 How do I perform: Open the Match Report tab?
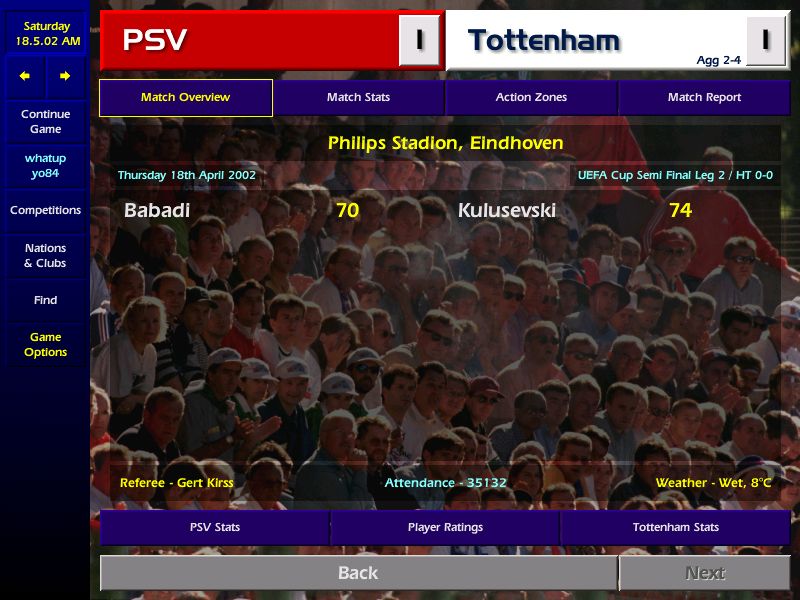click(x=704, y=98)
